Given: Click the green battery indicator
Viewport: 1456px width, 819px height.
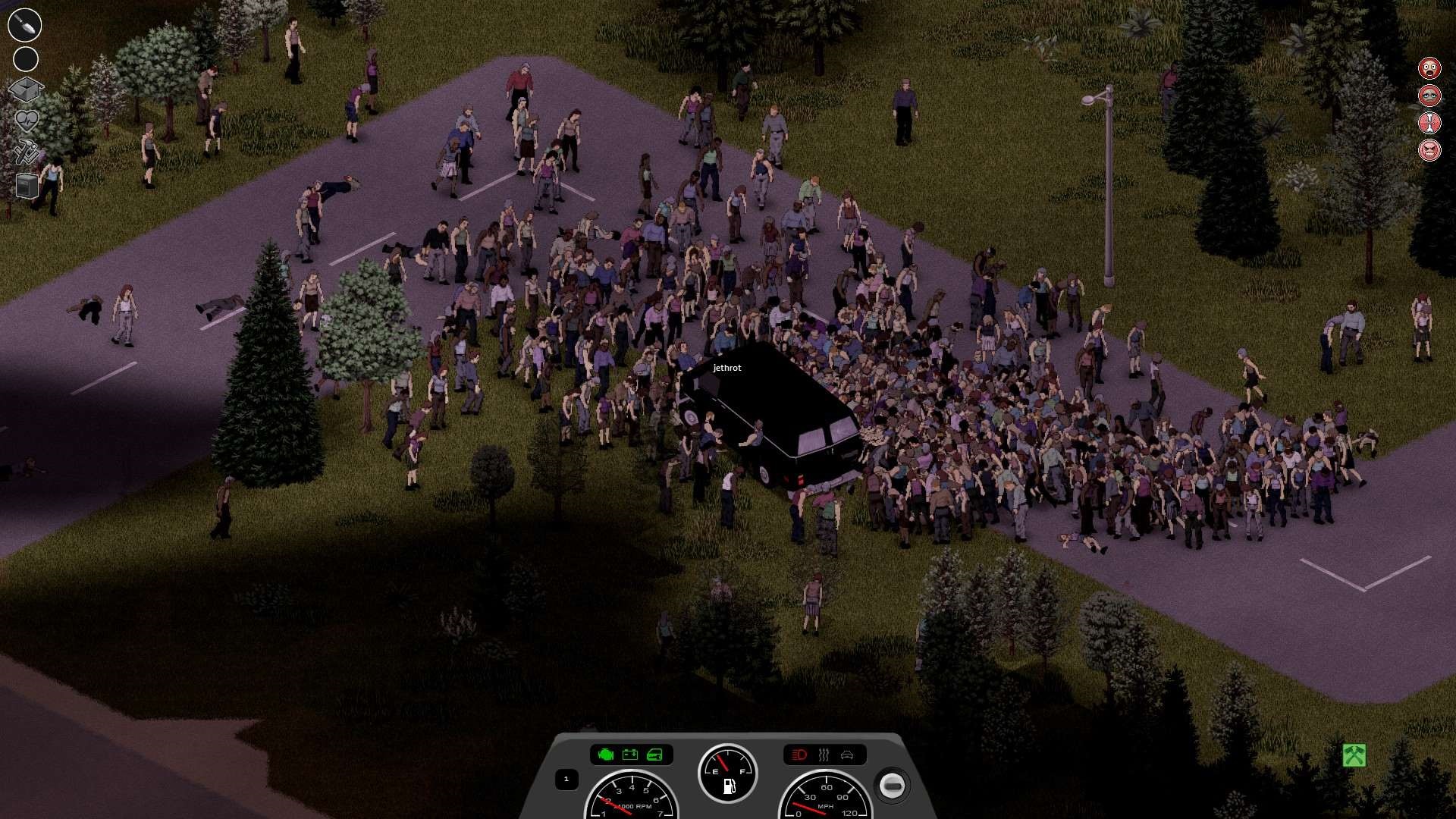Looking at the screenshot, I should (629, 755).
